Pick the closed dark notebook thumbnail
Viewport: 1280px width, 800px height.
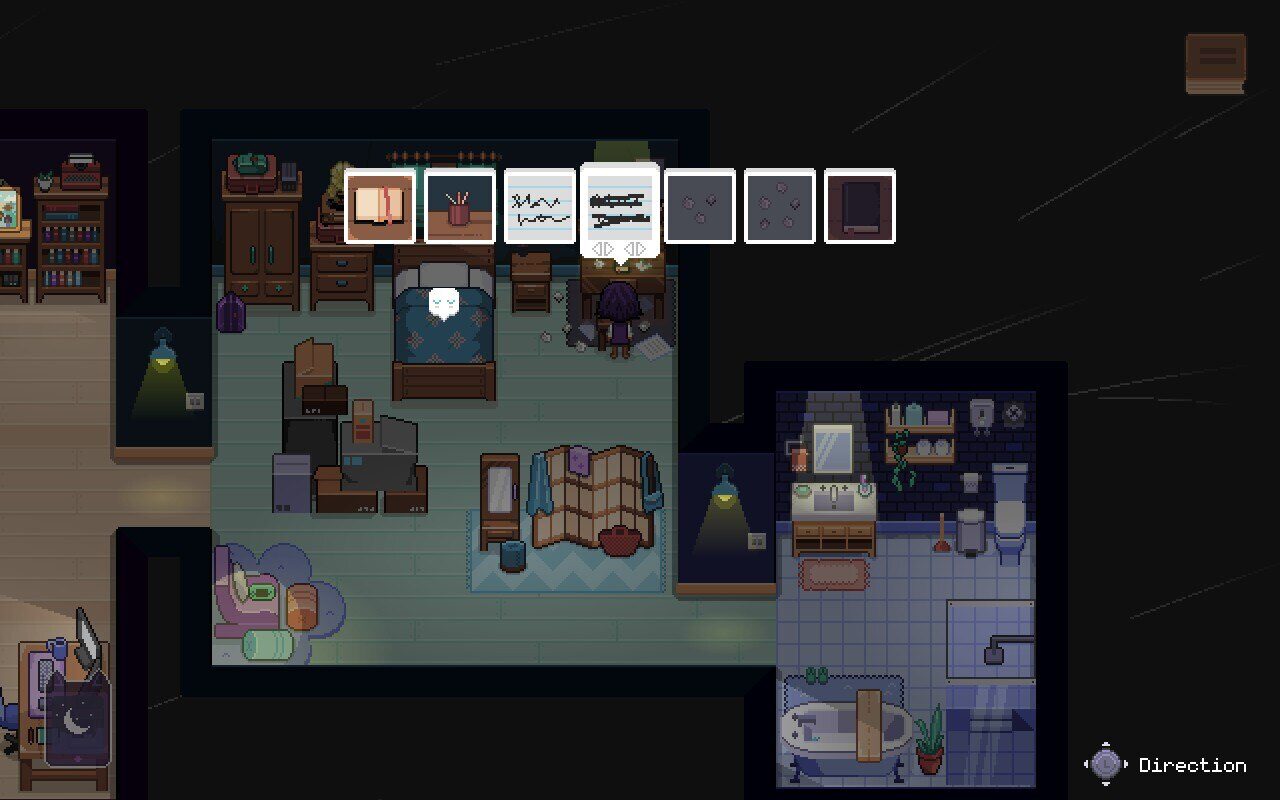(860, 206)
